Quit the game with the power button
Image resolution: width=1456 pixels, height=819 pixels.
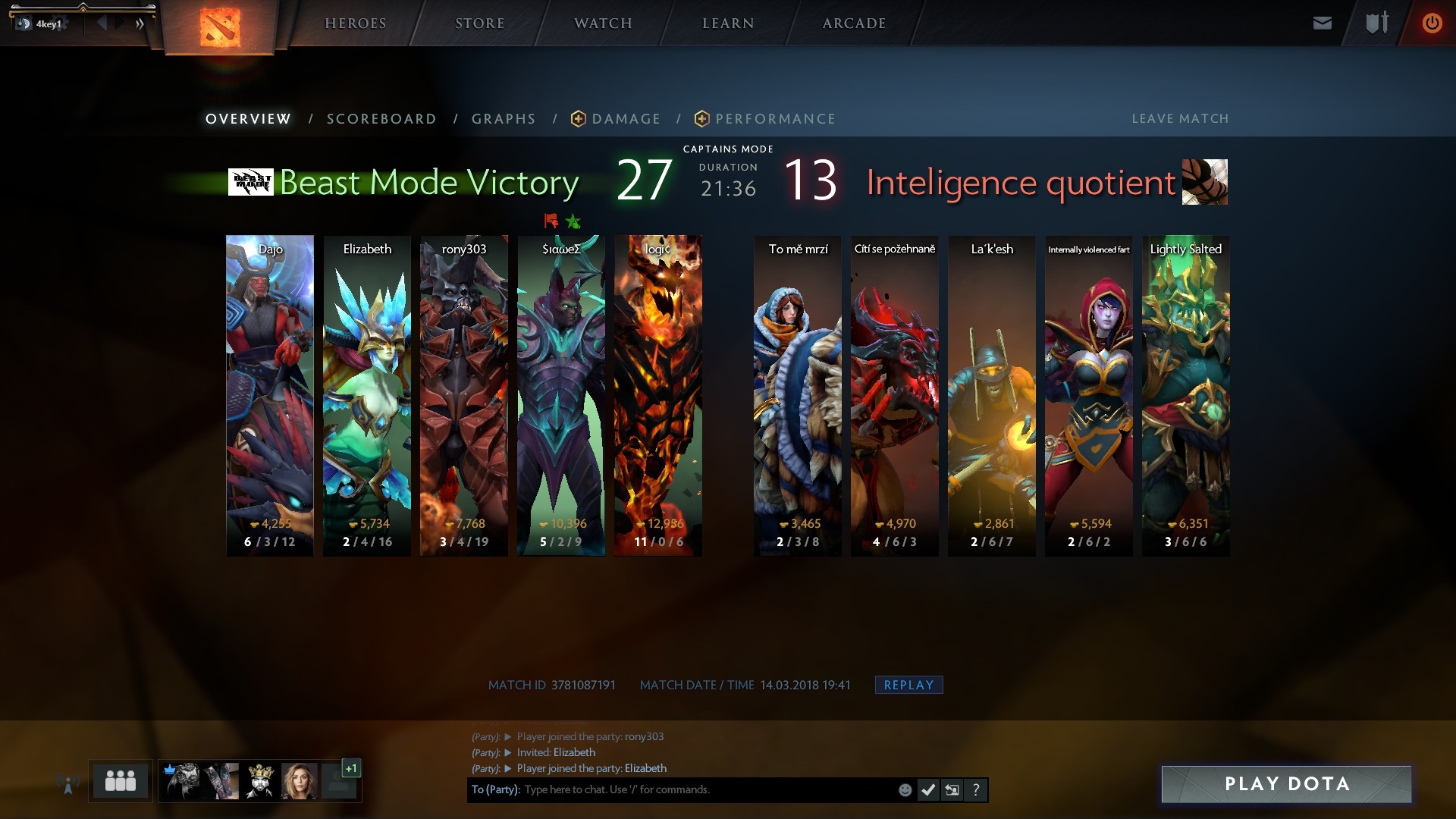pos(1432,24)
